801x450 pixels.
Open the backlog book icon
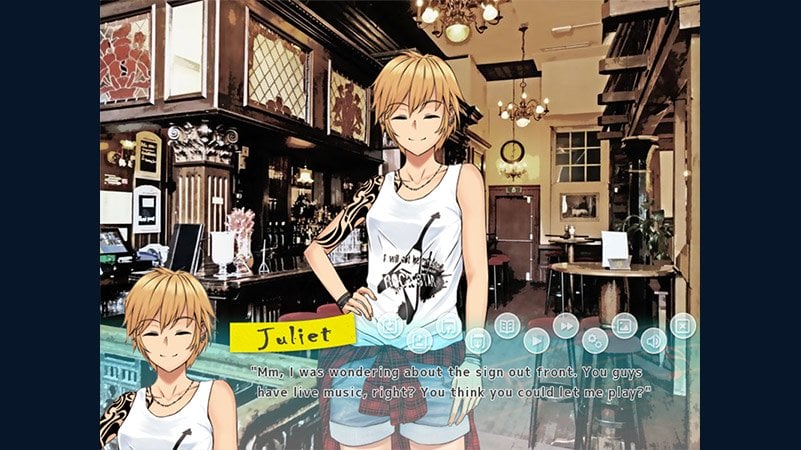tap(507, 325)
